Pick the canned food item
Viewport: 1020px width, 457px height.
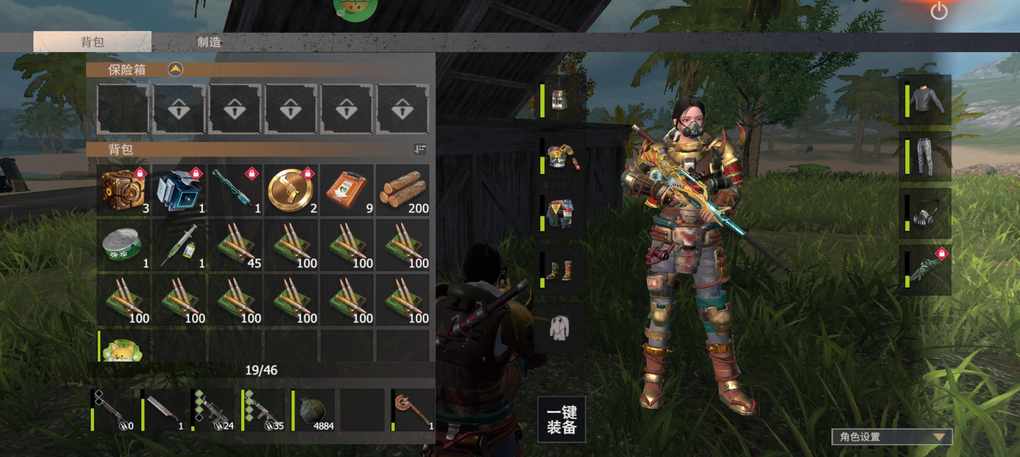pyautogui.click(x=123, y=243)
